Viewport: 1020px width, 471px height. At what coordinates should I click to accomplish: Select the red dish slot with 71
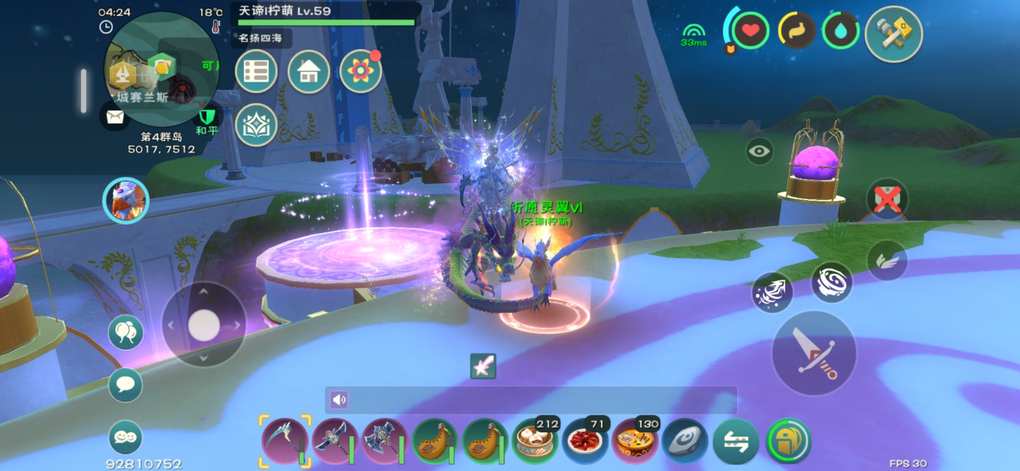(x=585, y=440)
